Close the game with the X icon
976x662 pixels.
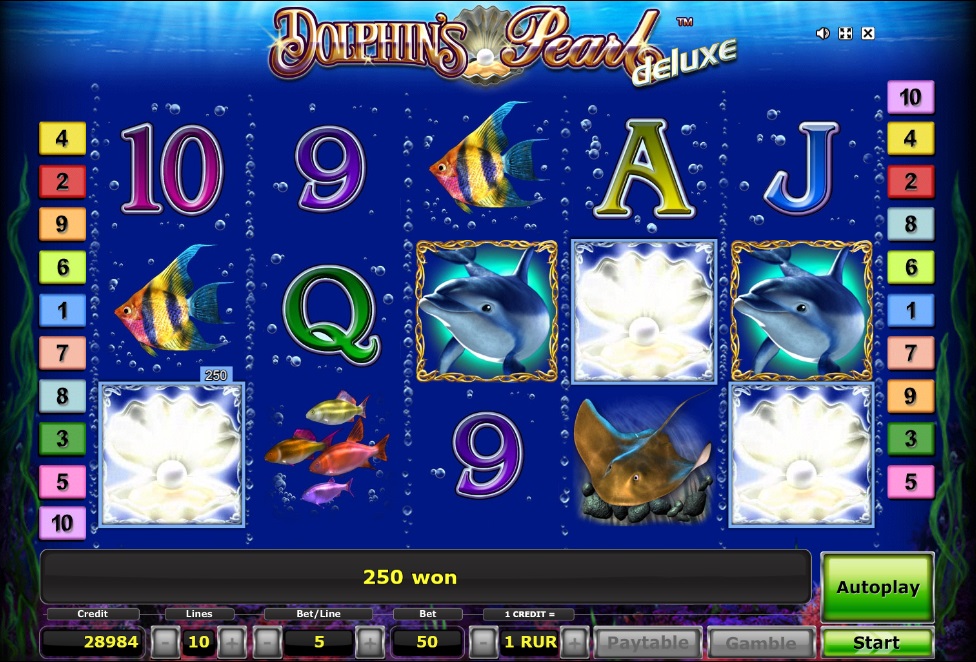(x=868, y=33)
